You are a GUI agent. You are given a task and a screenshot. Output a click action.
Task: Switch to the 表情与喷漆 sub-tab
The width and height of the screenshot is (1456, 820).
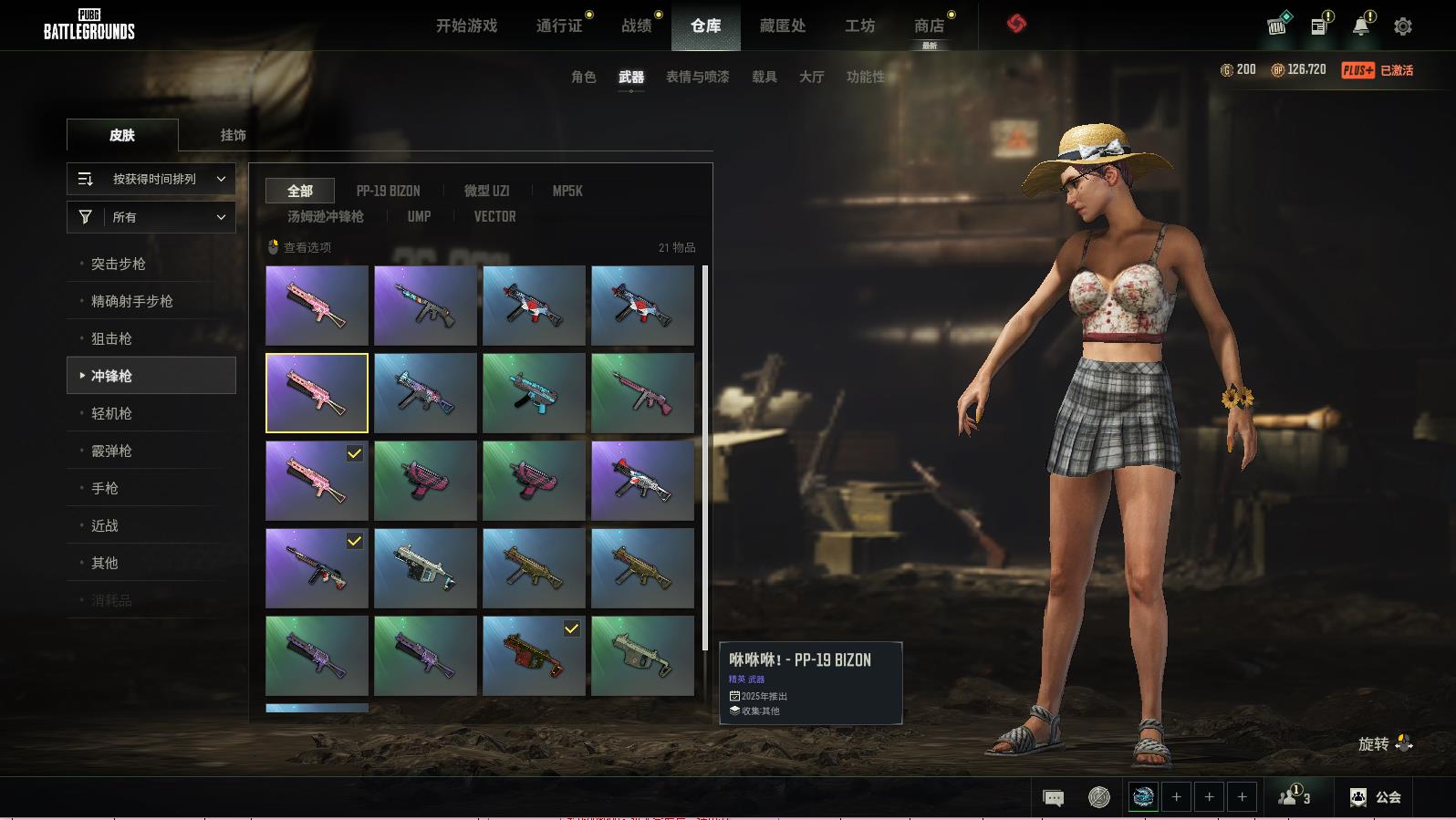click(697, 77)
